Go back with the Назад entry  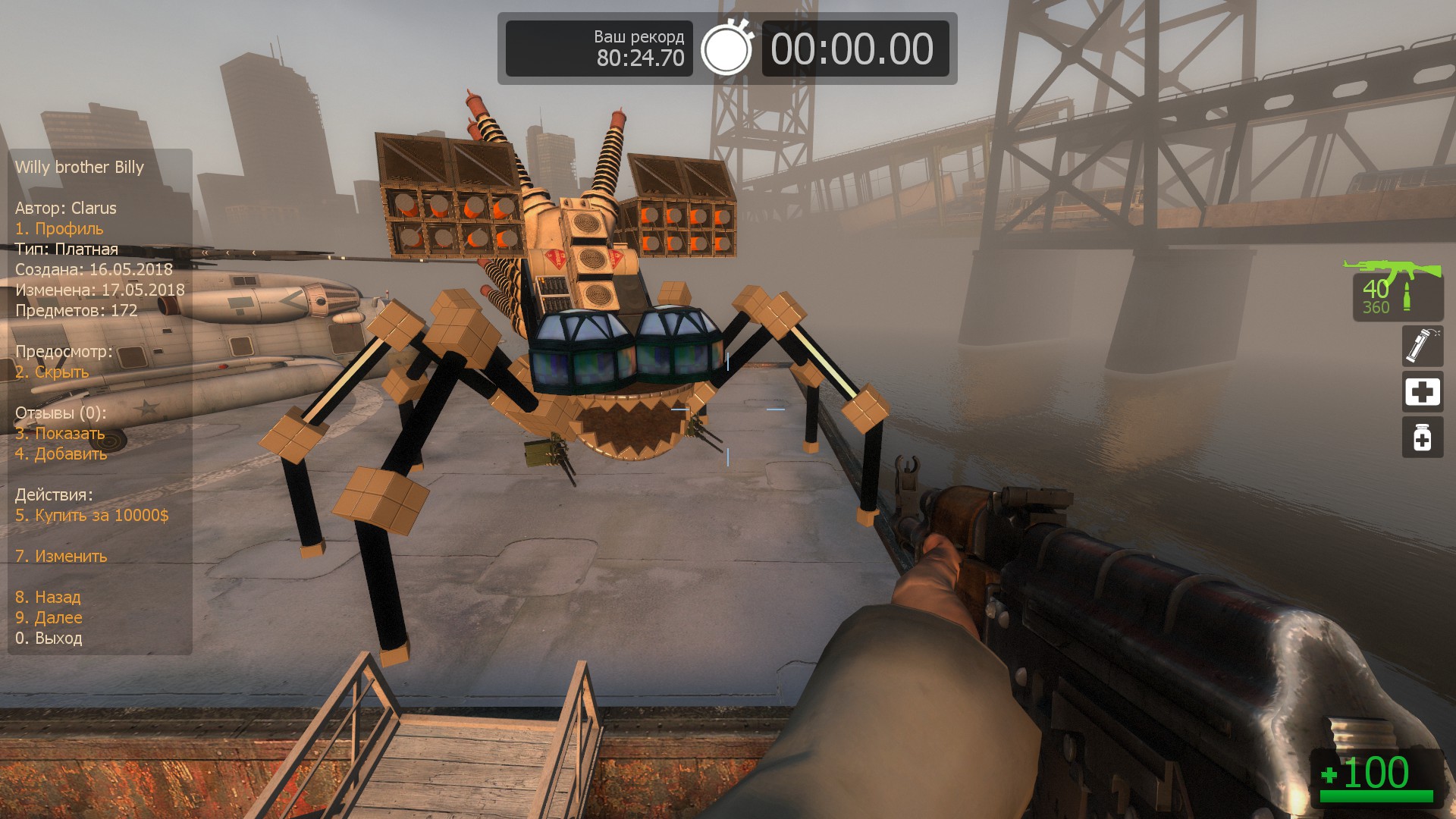[x=48, y=597]
